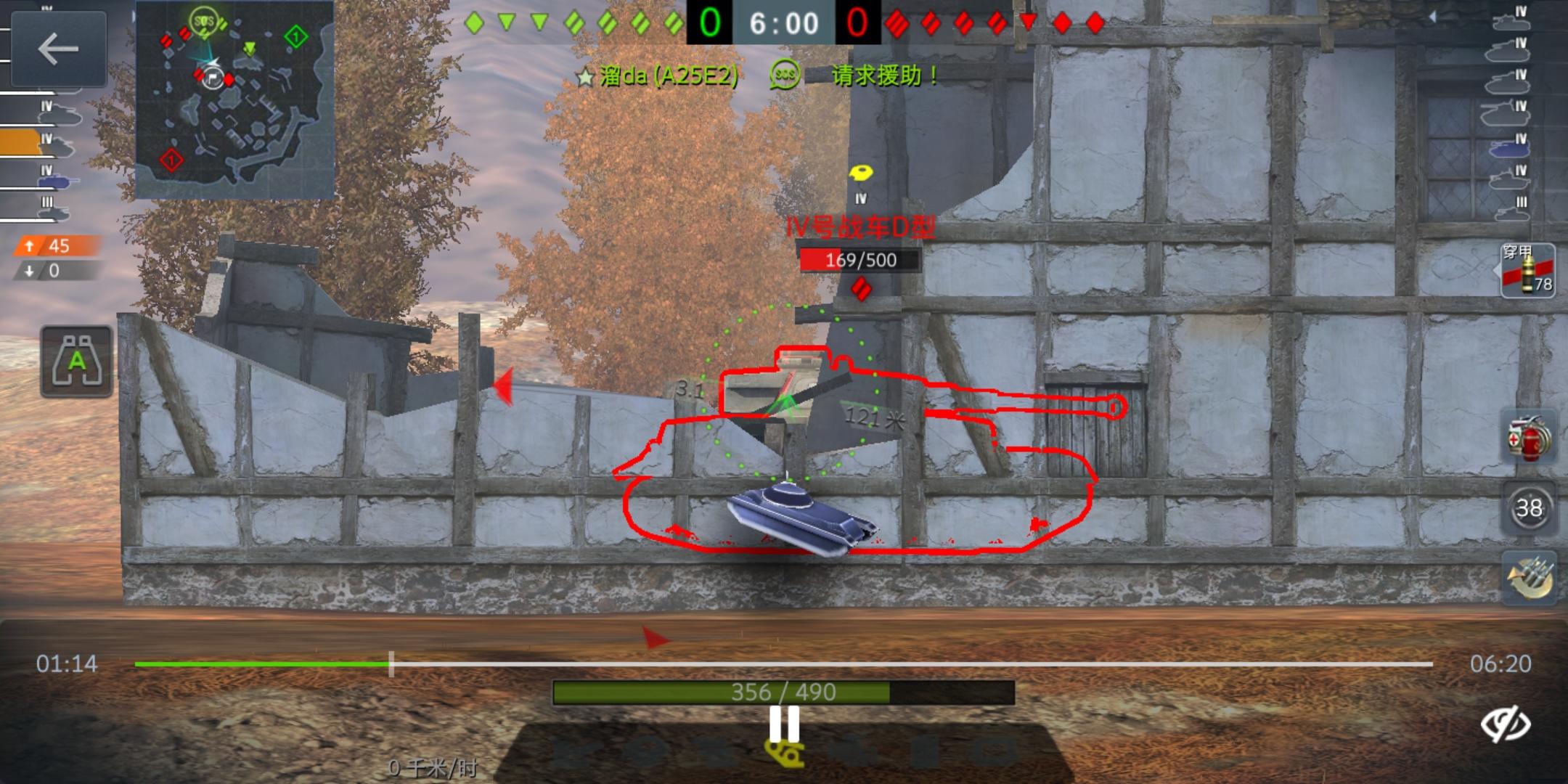Click the SOS assistance icon beside chat message
1568x784 pixels.
pyautogui.click(x=784, y=73)
